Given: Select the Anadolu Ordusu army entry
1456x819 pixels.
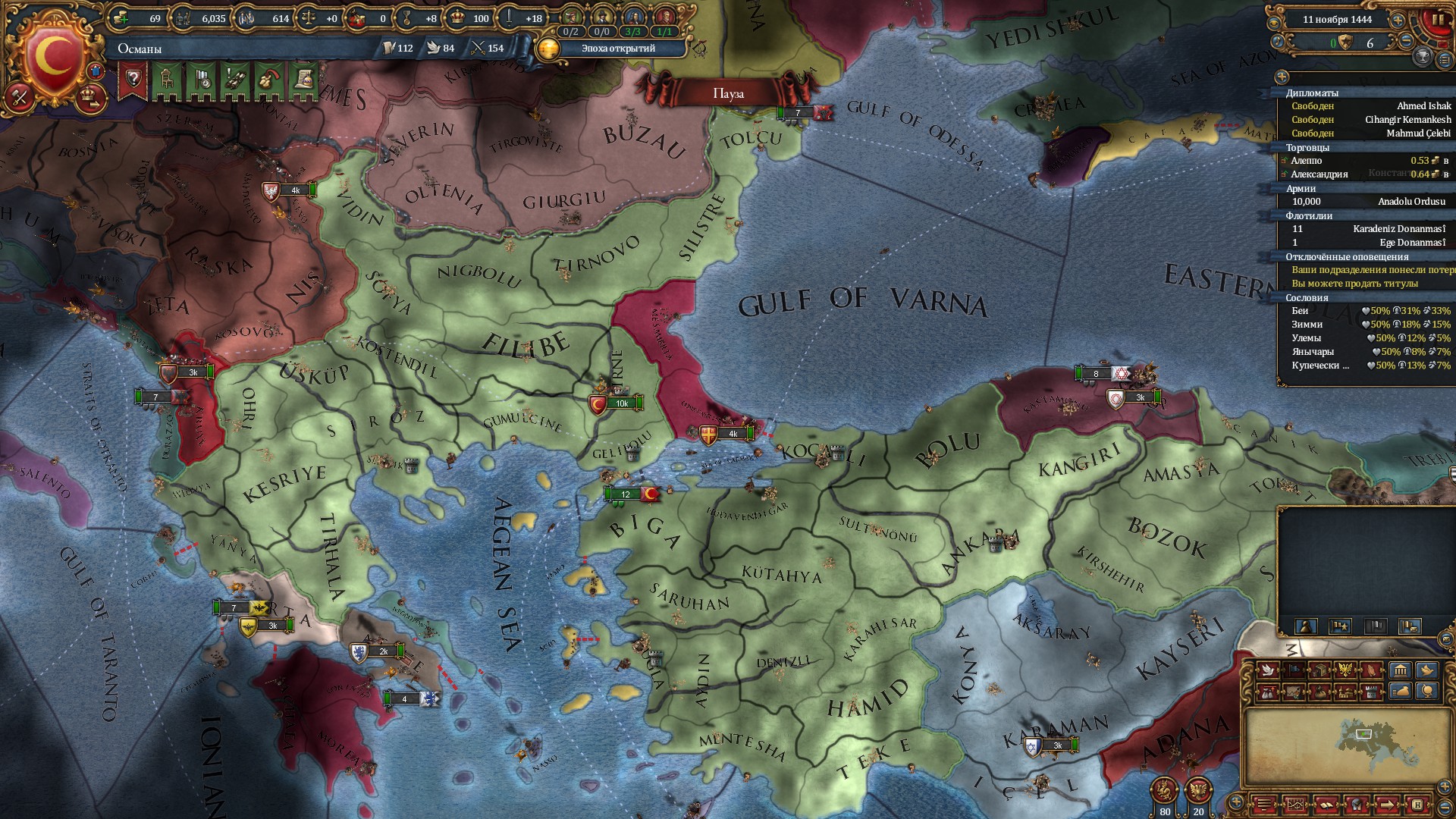Looking at the screenshot, I should point(1411,202).
